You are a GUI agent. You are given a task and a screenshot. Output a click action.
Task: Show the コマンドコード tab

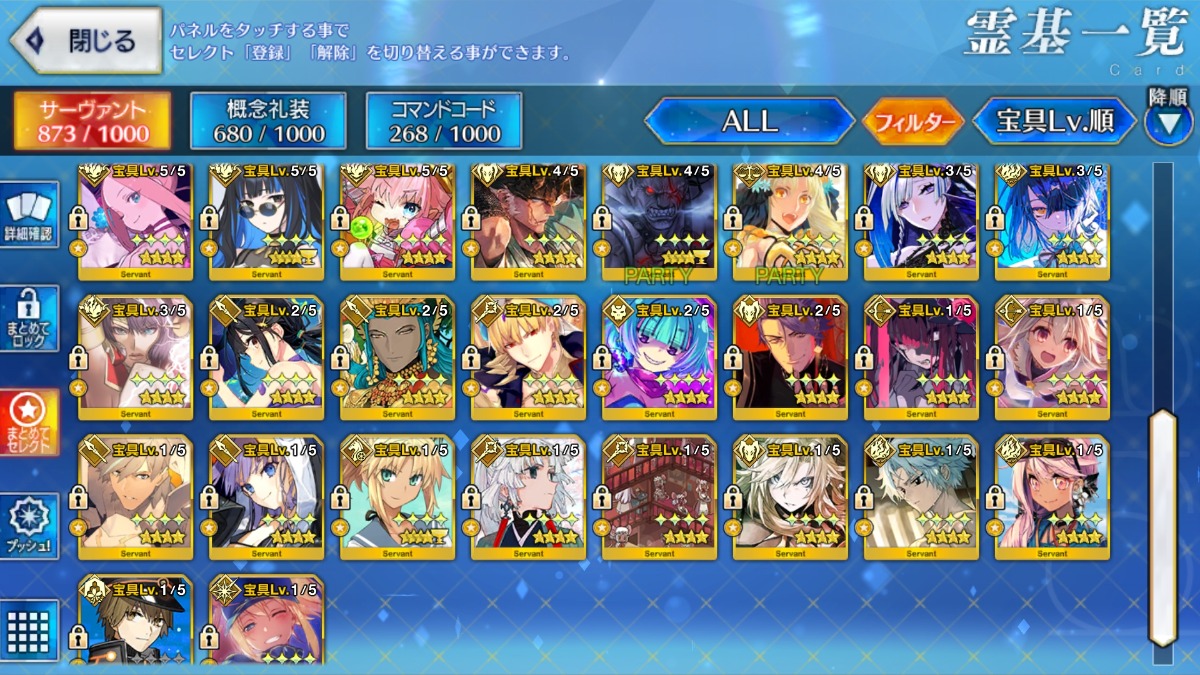pyautogui.click(x=444, y=121)
